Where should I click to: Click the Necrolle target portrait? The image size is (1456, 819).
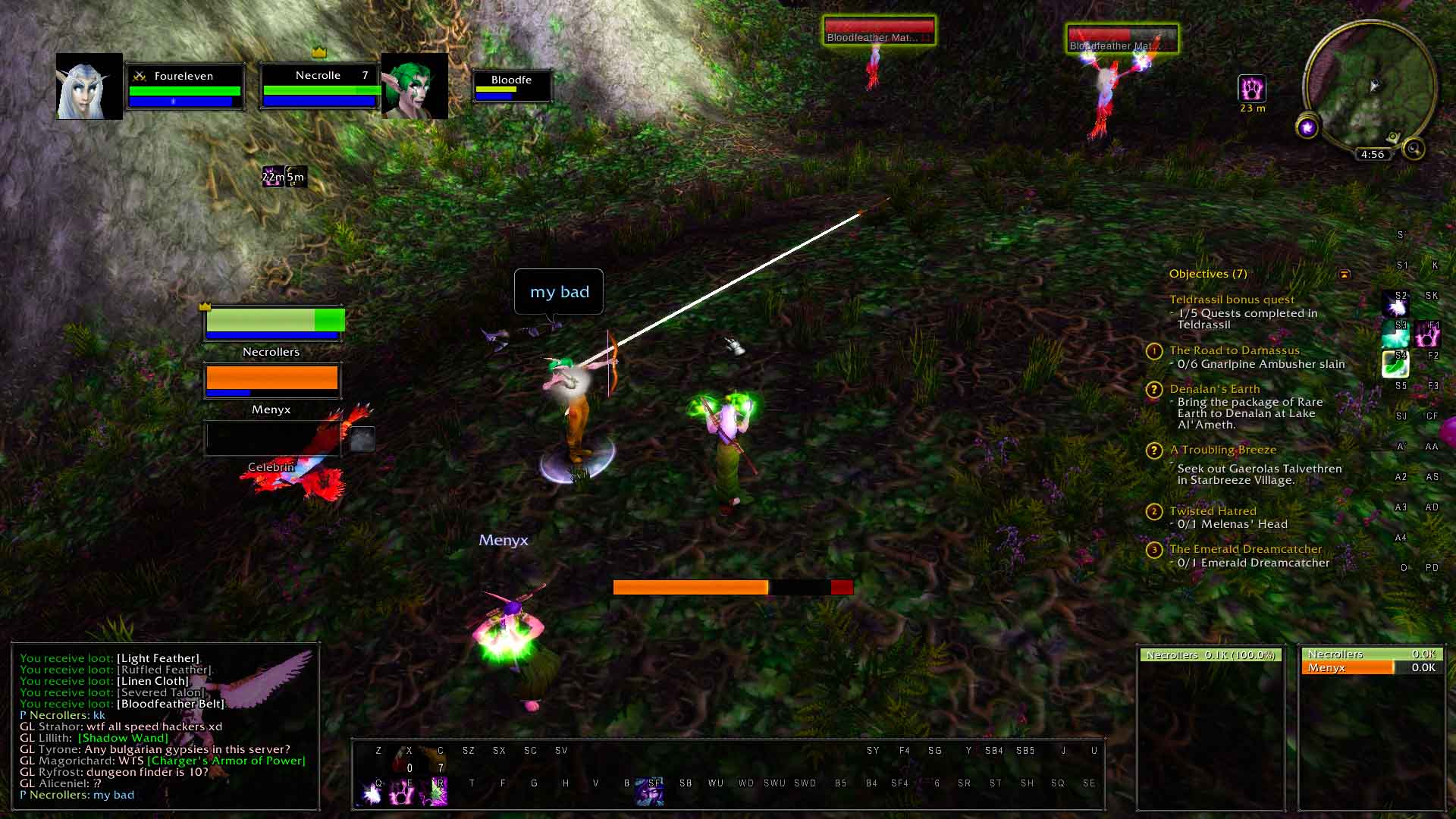pos(414,86)
